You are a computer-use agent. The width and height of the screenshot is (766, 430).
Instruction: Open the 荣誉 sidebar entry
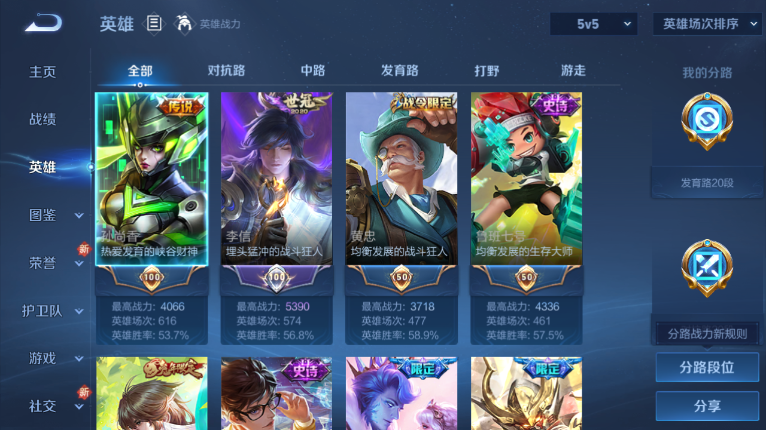42,263
